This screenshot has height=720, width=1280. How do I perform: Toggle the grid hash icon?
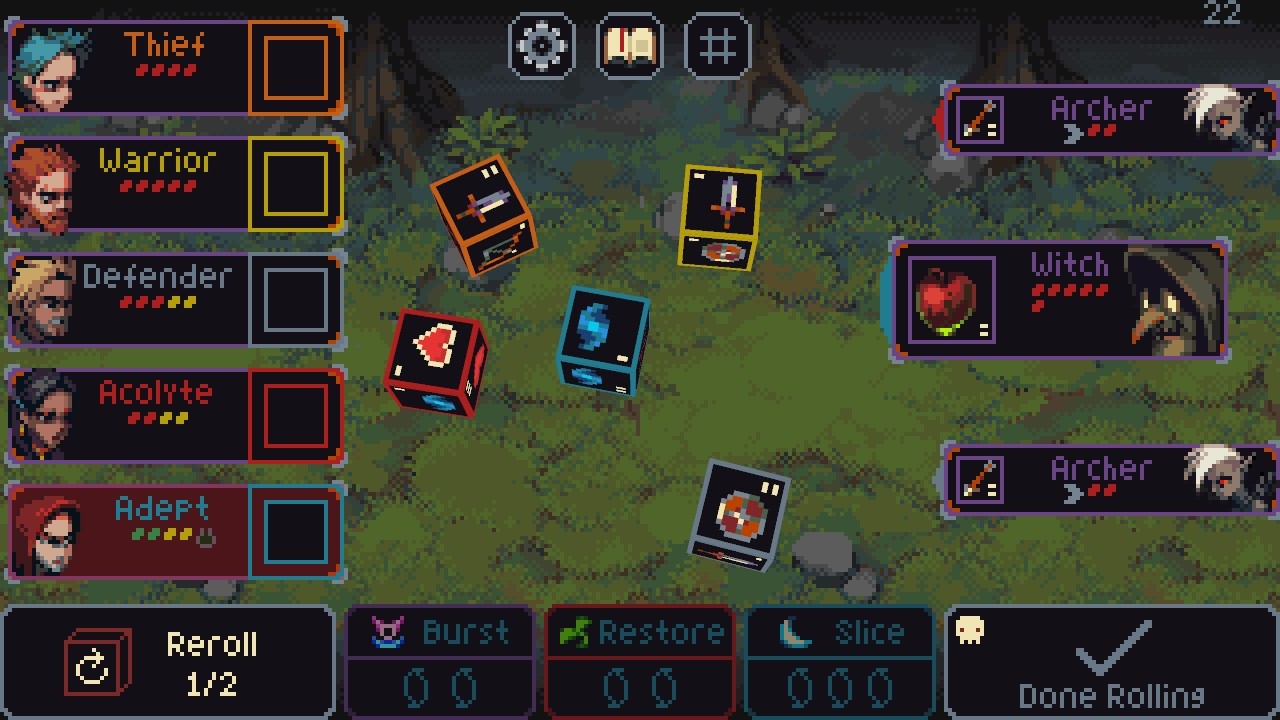(717, 46)
